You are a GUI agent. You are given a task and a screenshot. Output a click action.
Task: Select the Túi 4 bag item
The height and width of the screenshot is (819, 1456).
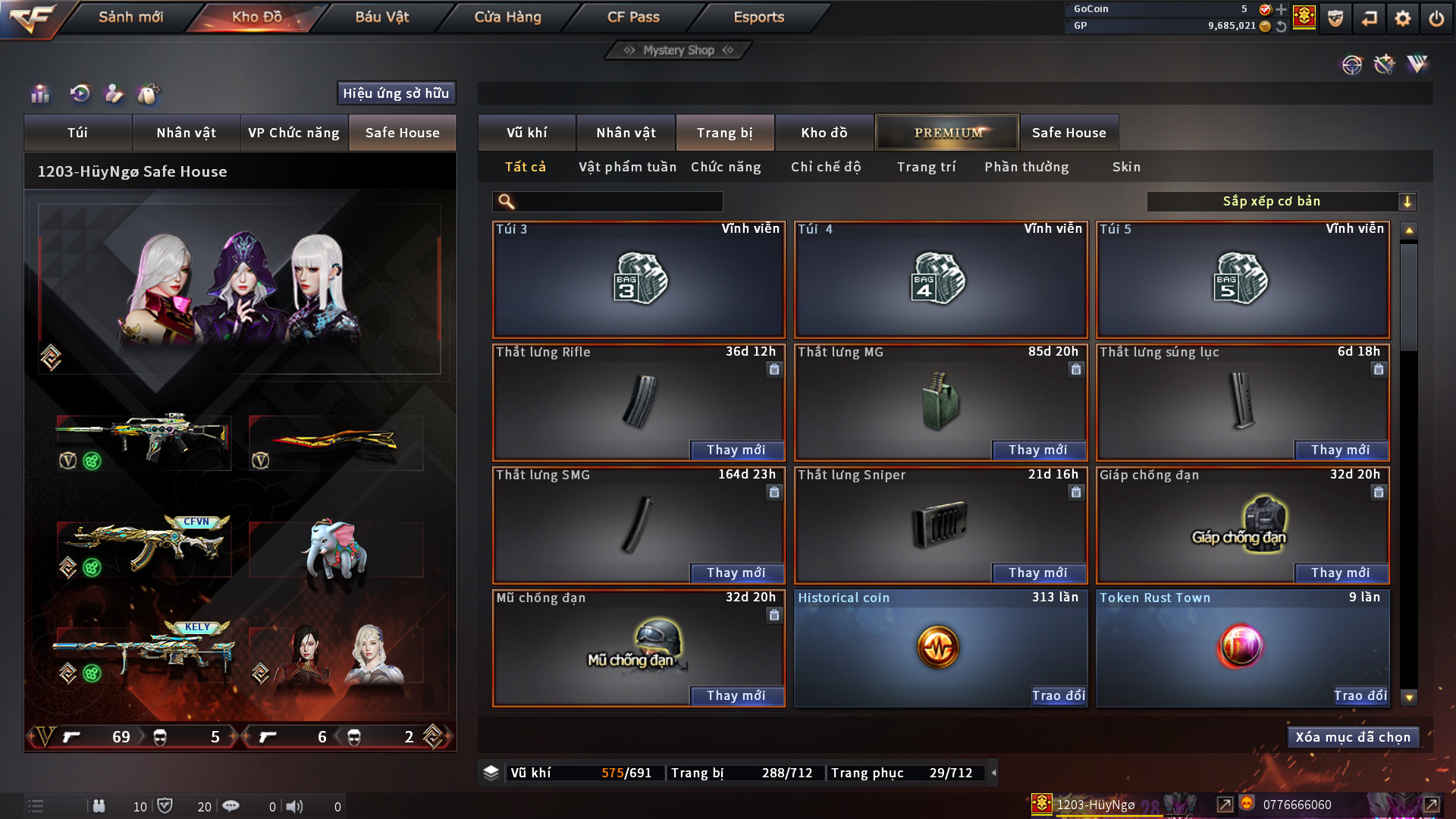940,281
